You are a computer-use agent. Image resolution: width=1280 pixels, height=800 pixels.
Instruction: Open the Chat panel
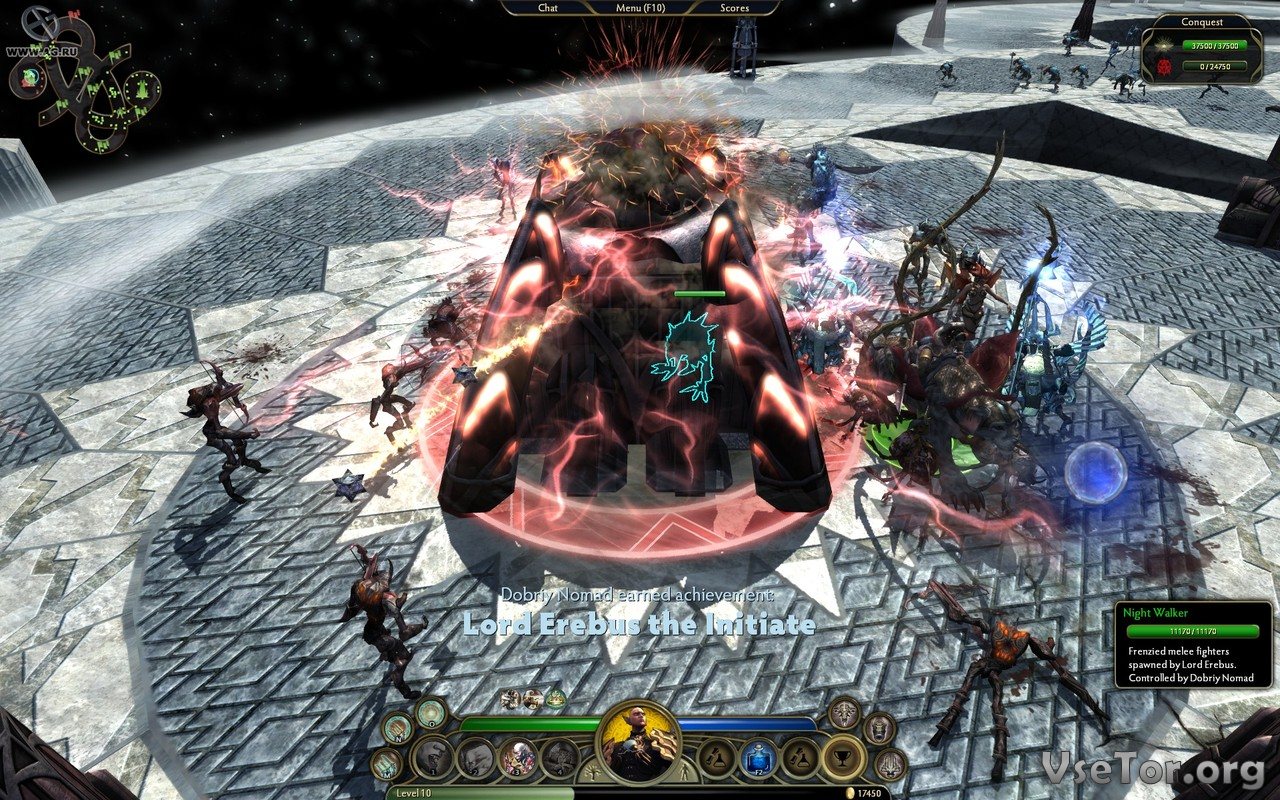point(548,8)
